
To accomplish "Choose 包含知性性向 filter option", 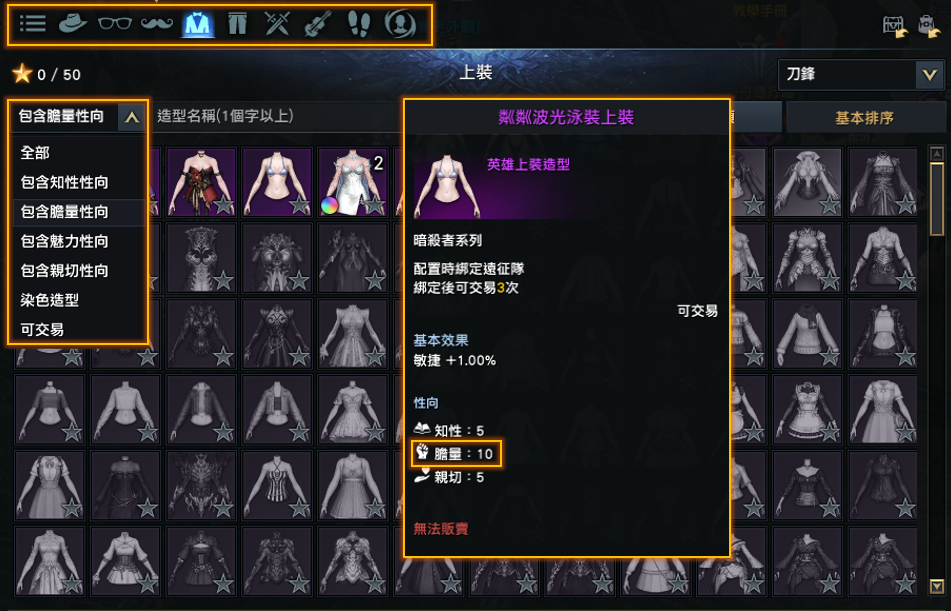I will (65, 182).
